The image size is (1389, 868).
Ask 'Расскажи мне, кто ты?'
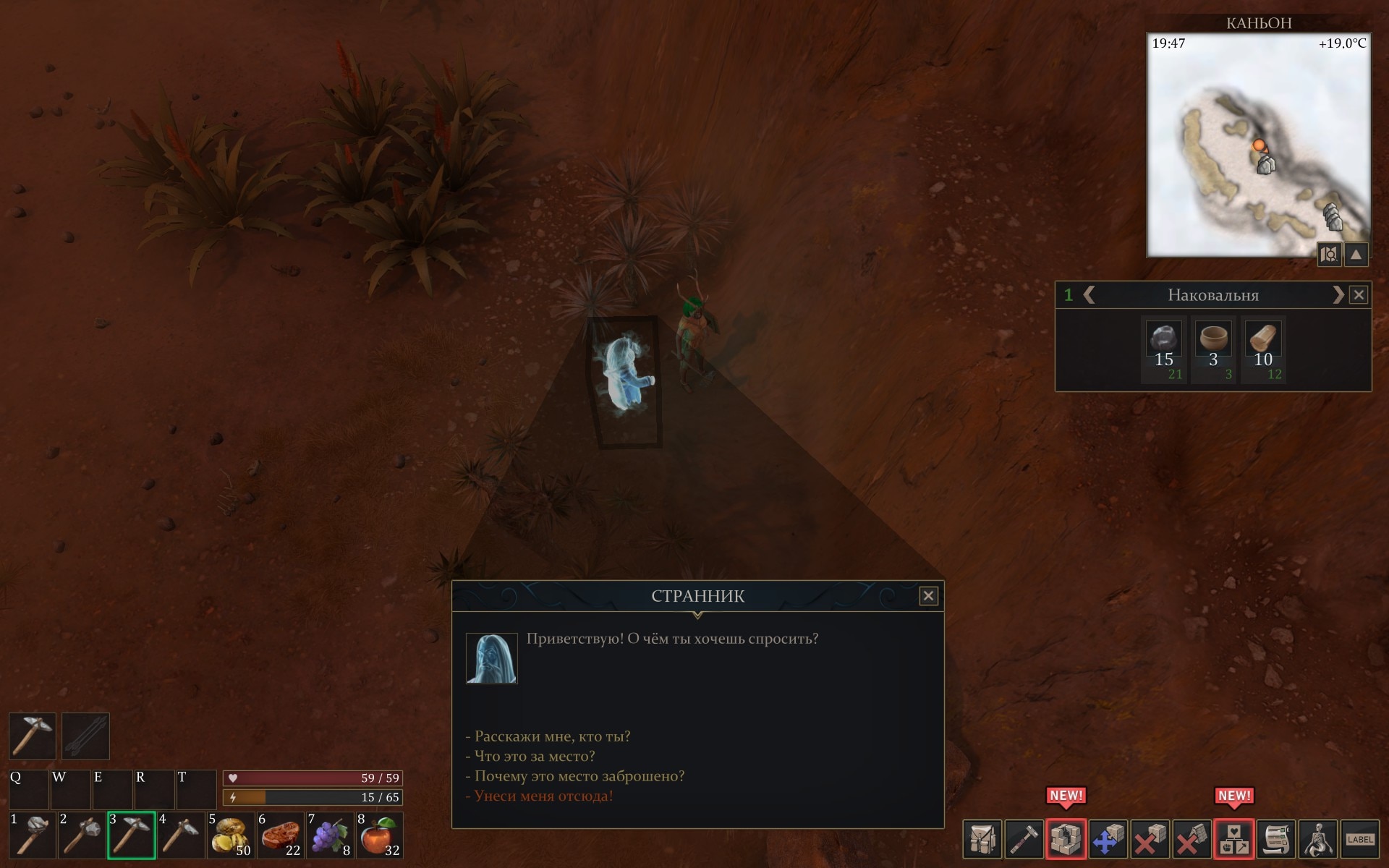[x=552, y=736]
